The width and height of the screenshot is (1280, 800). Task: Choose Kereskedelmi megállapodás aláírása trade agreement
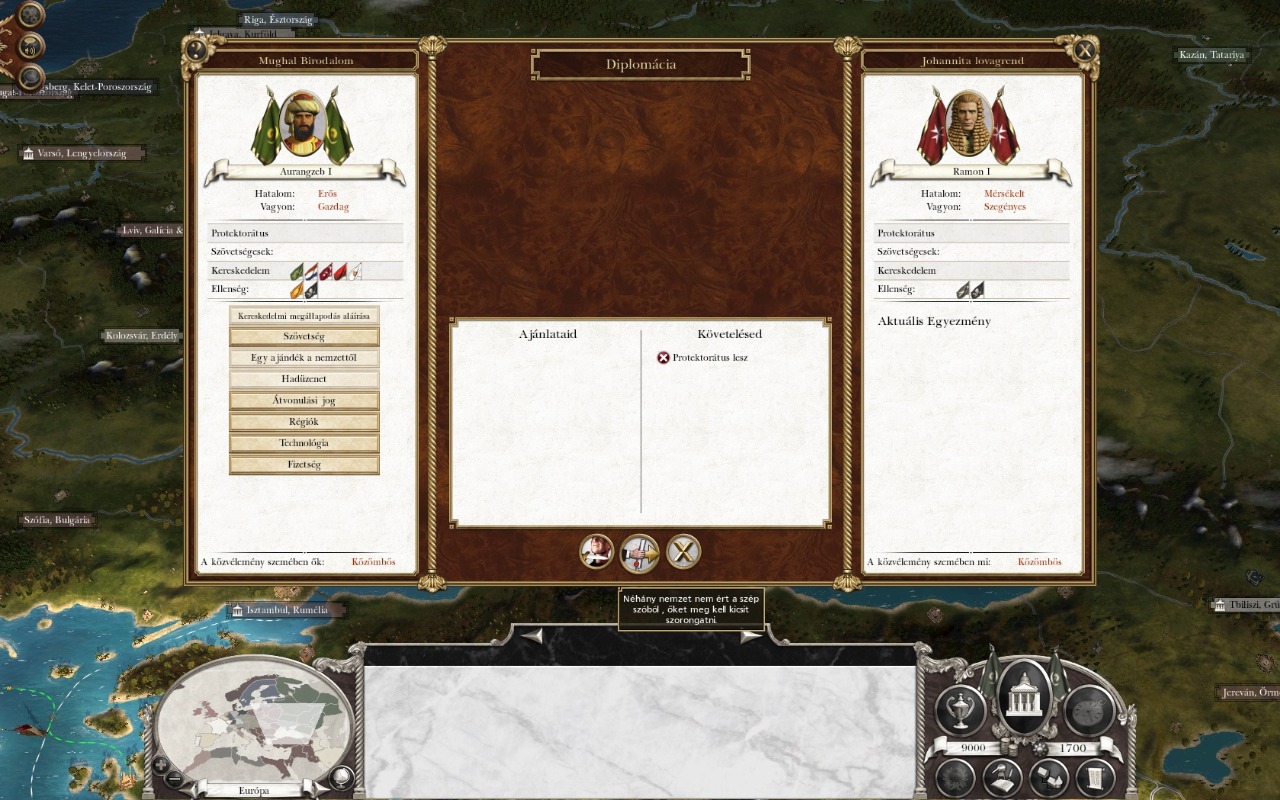pyautogui.click(x=304, y=316)
